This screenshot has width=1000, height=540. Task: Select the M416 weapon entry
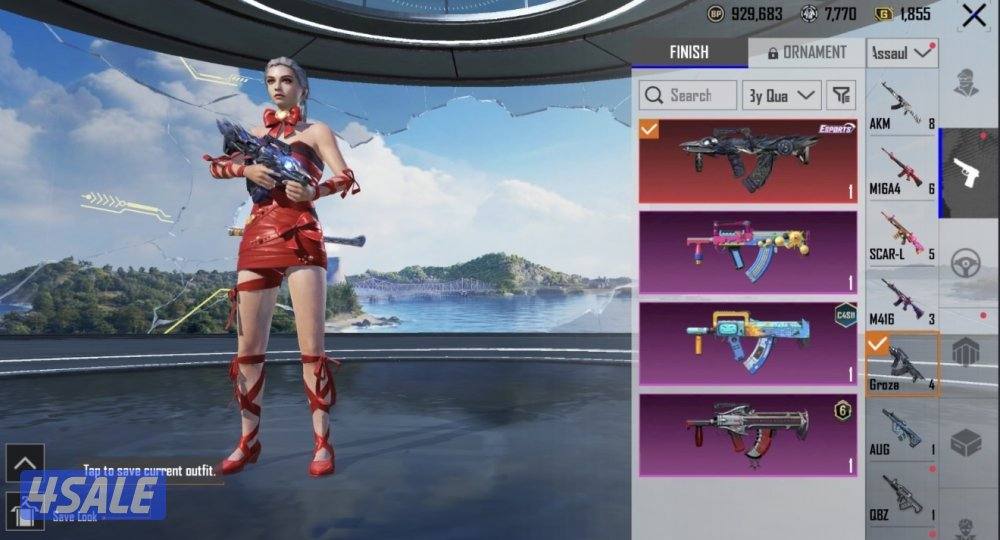(902, 300)
